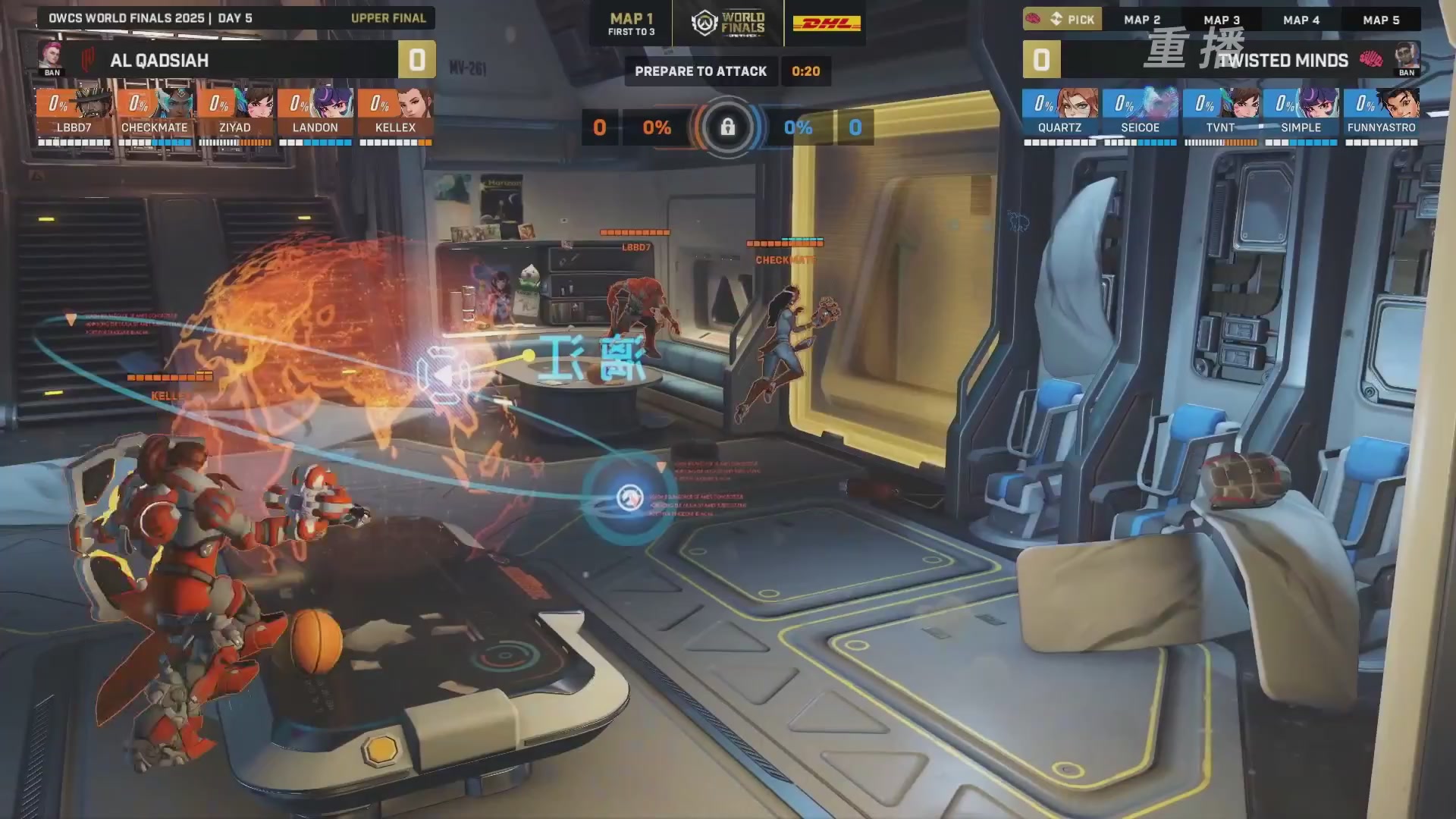Click Al Qadsiah's banned hero portrait
This screenshot has height=819, width=1456.
(52, 58)
